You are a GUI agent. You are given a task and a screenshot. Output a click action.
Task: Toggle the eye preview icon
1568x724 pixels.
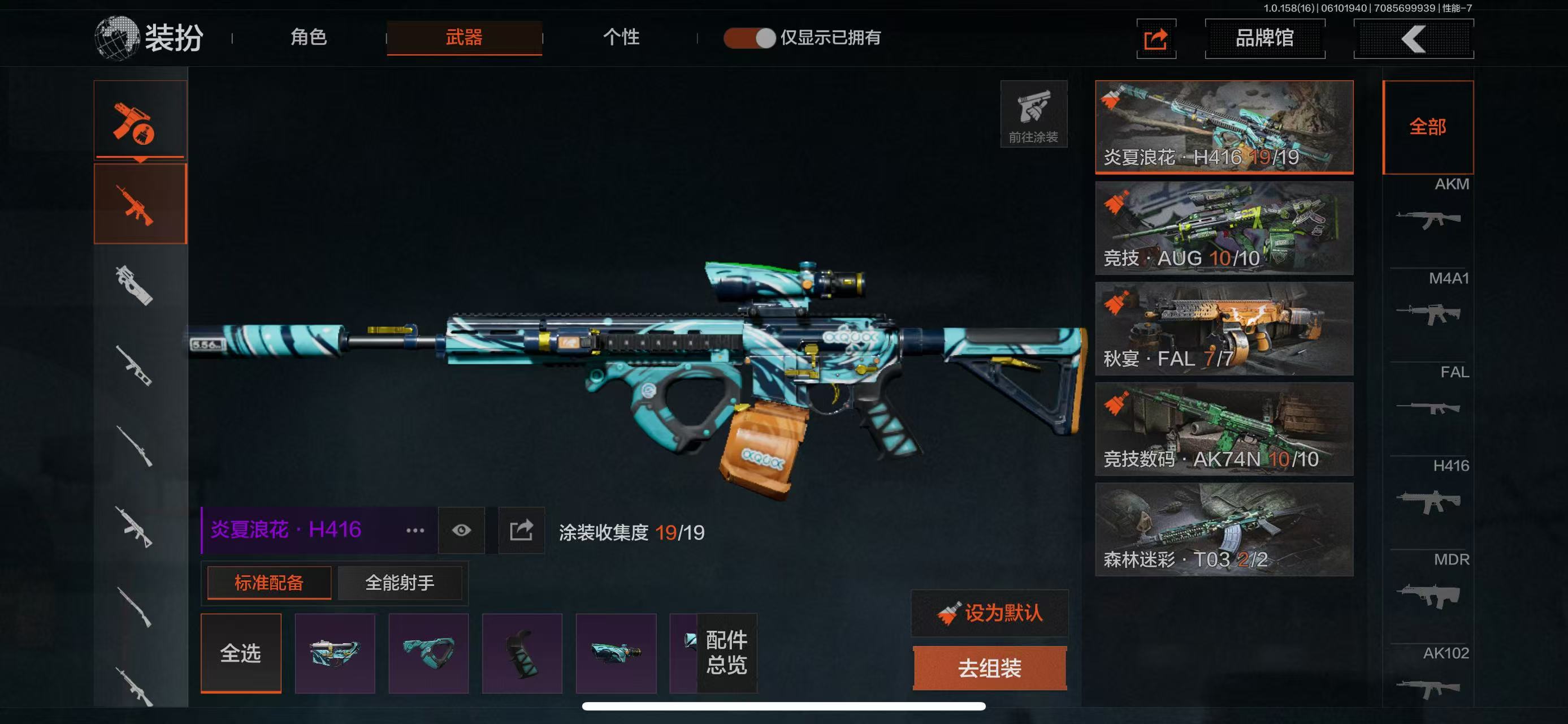tap(461, 531)
